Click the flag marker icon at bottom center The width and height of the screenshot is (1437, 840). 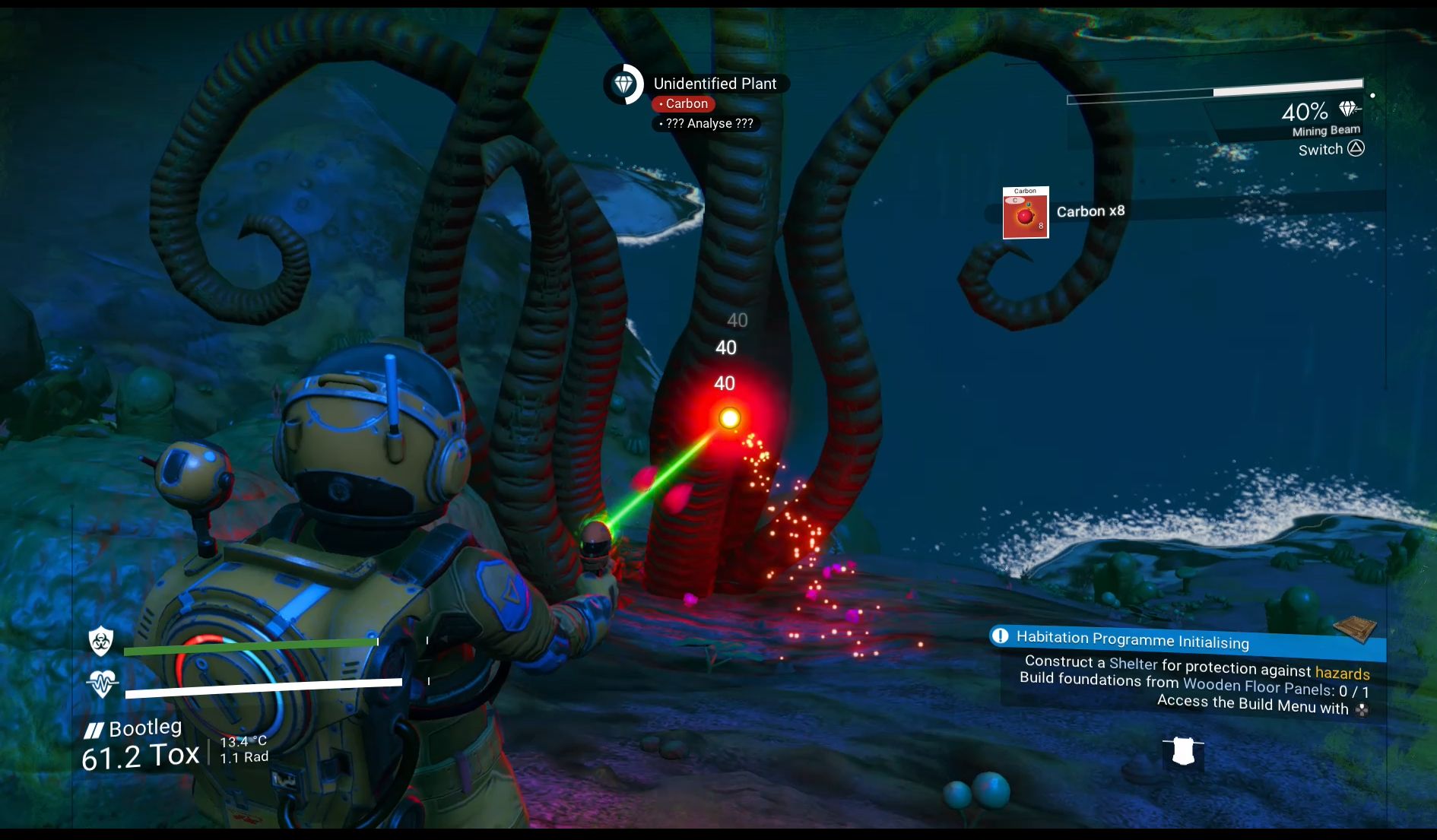[1183, 753]
